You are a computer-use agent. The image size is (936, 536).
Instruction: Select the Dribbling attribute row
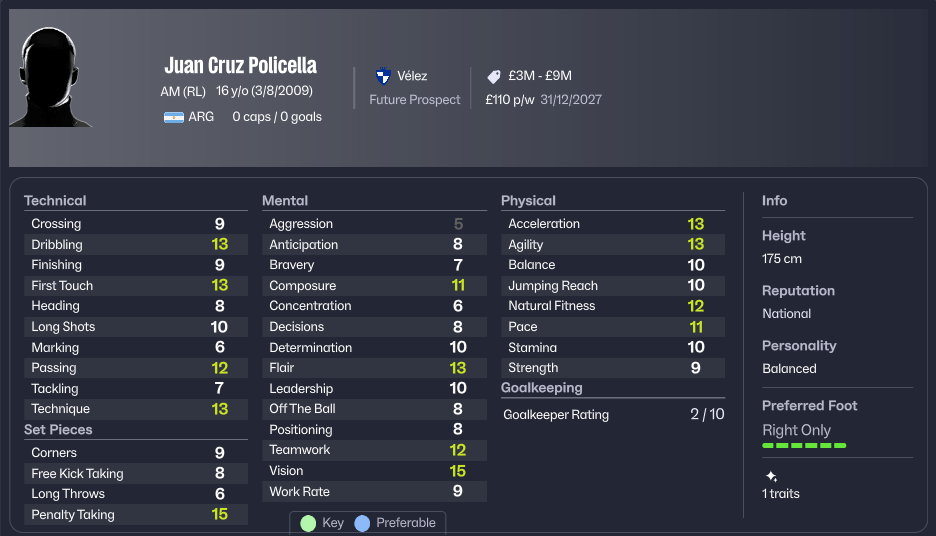coord(135,244)
